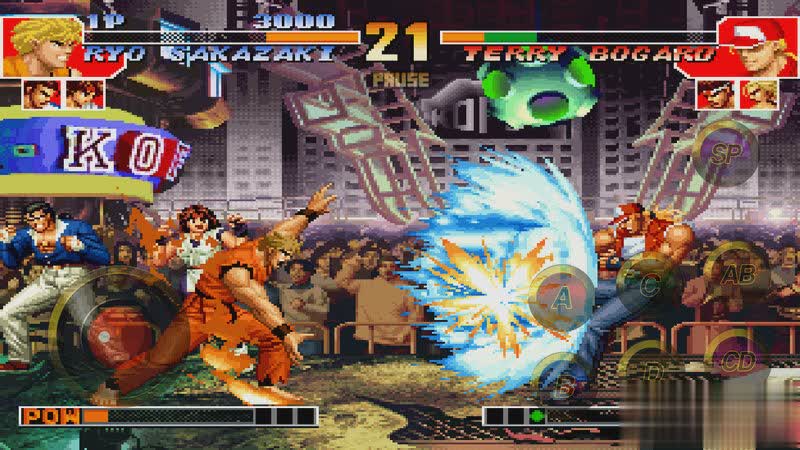
Task: Use the C attack button
Action: [648, 284]
